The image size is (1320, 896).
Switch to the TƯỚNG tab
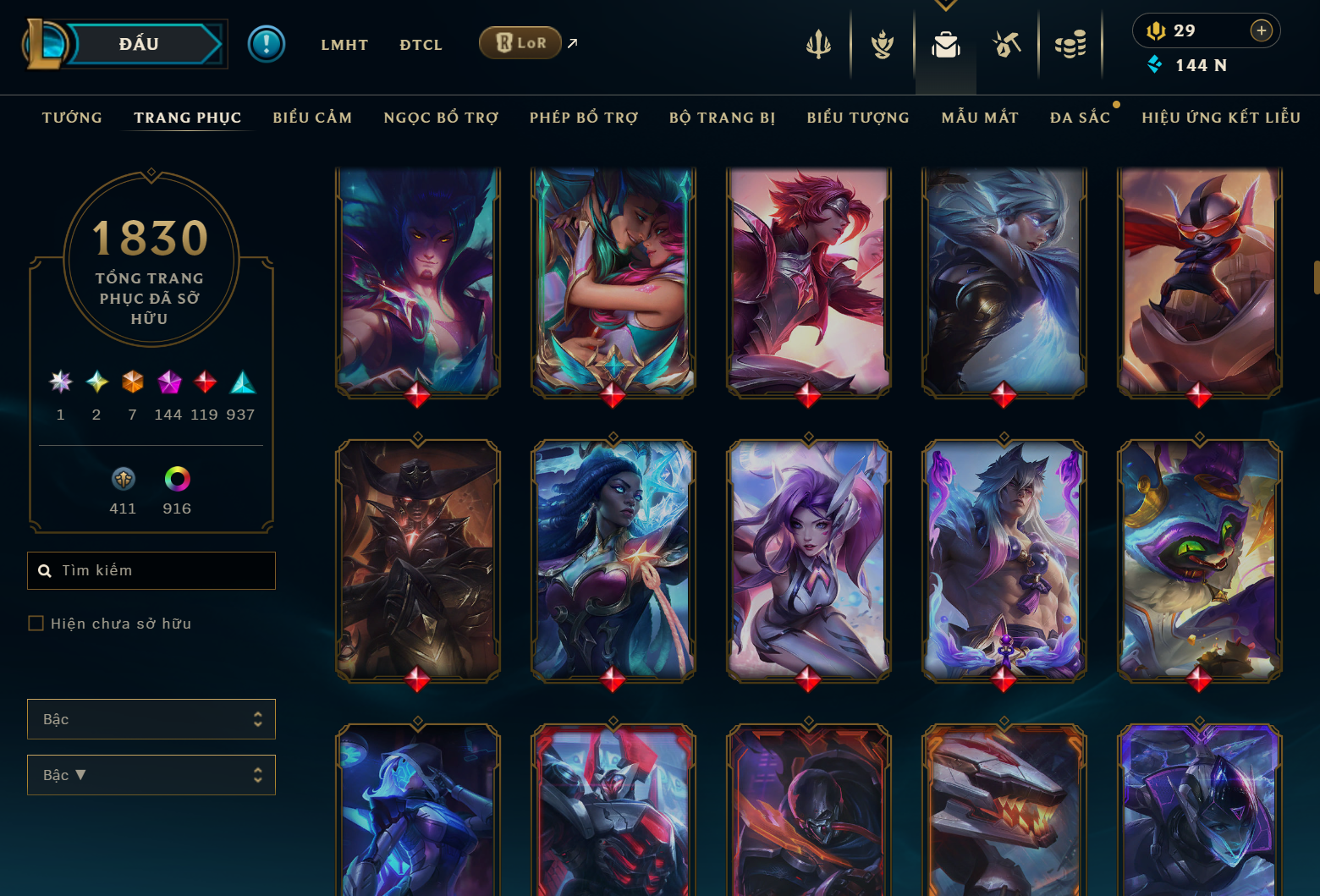pos(72,118)
